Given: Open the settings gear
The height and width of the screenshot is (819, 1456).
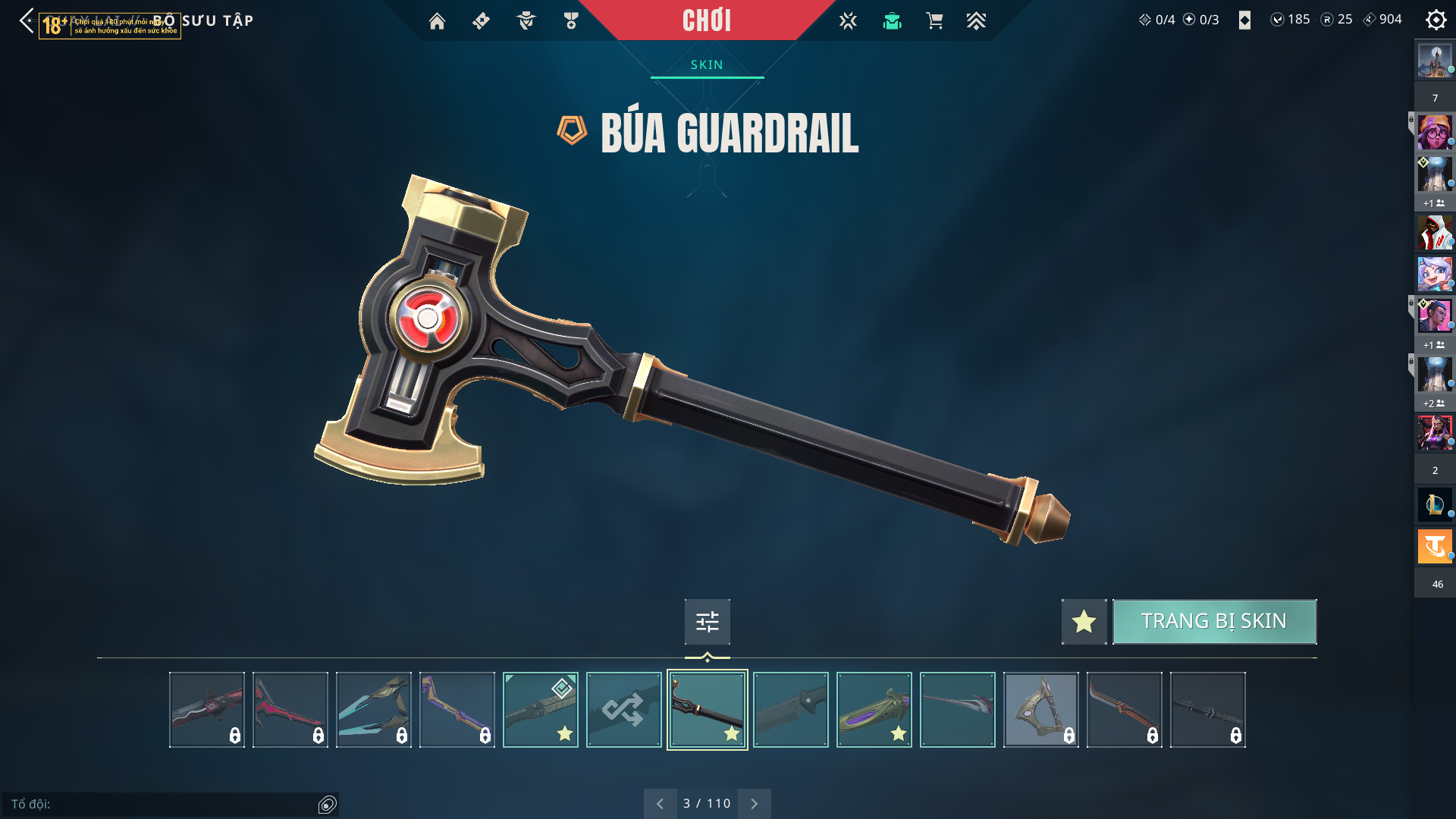Looking at the screenshot, I should pos(1436,20).
